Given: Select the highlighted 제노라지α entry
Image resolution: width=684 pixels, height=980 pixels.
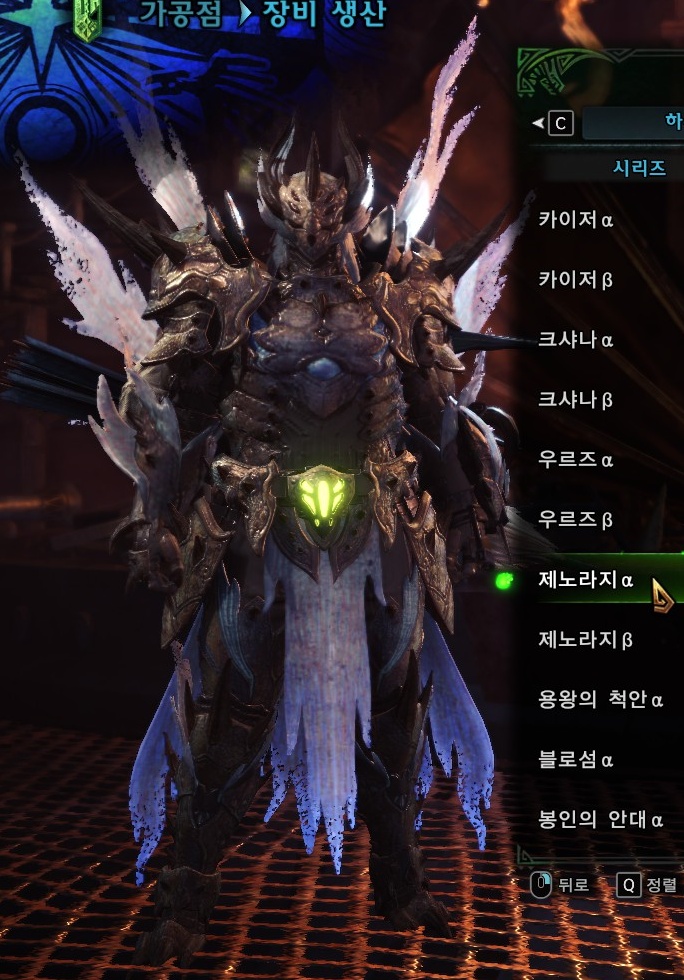Looking at the screenshot, I should coord(586,579).
